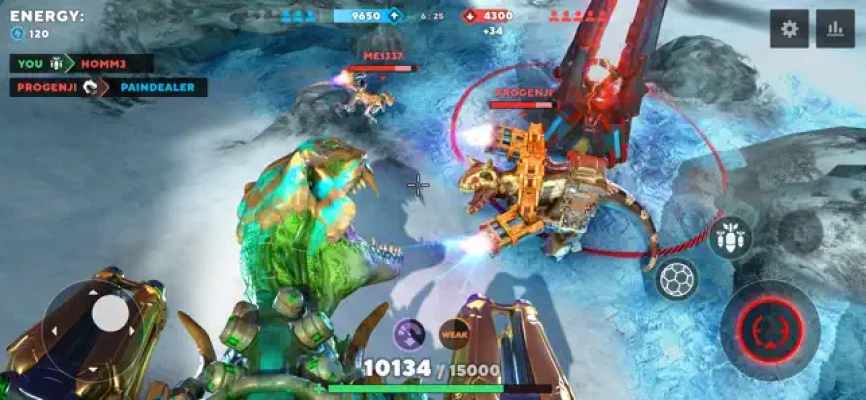Image resolution: width=866 pixels, height=400 pixels.
Task: Select the orange WEAK status icon
Action: pyautogui.click(x=454, y=335)
